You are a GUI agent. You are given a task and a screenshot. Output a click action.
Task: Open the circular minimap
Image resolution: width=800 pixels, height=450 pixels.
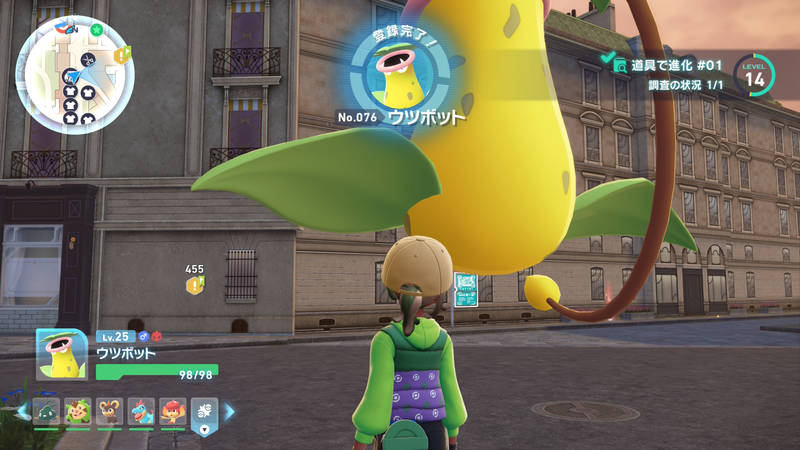point(75,75)
